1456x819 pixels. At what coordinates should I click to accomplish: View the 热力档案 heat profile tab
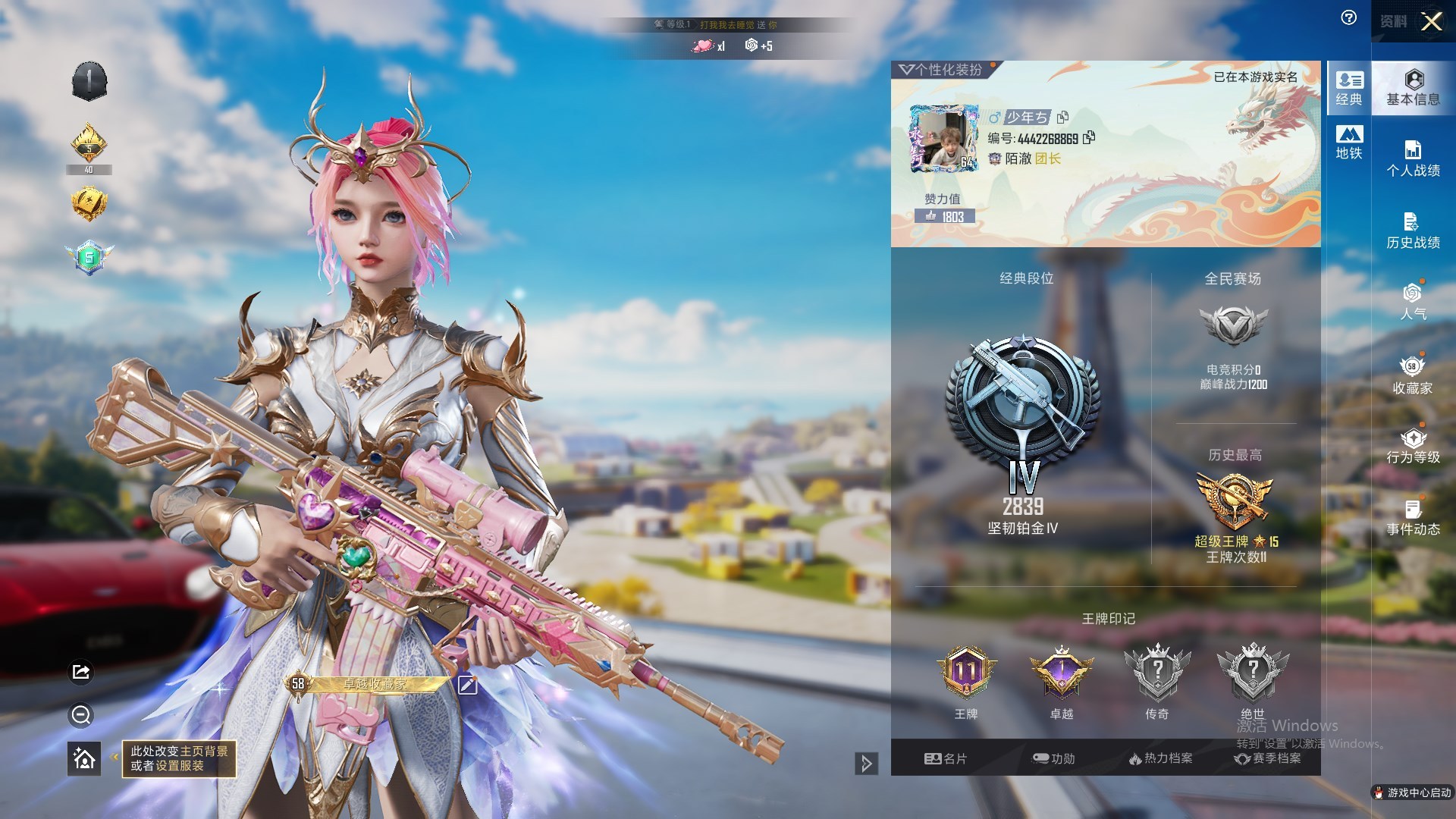pos(1161,758)
